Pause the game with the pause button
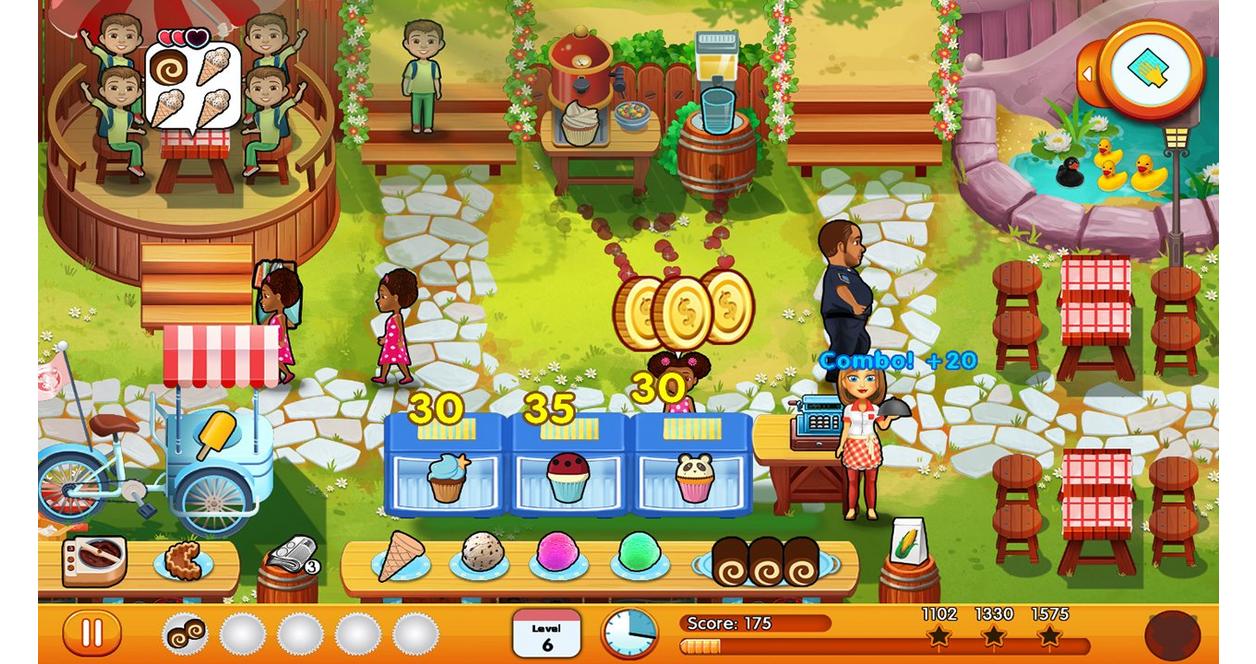The image size is (1256, 664). (91, 633)
